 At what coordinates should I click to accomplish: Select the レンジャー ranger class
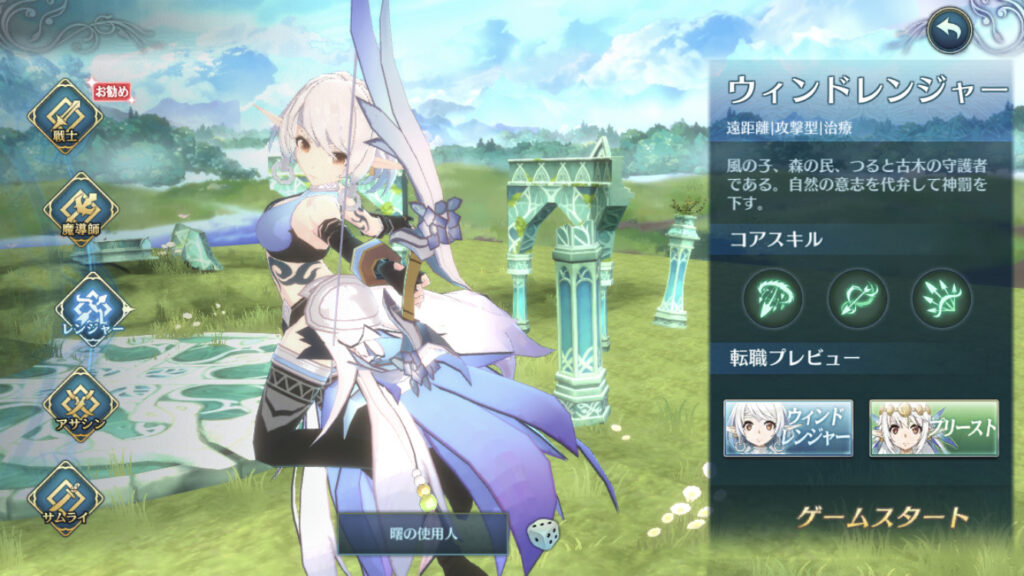tap(94, 305)
